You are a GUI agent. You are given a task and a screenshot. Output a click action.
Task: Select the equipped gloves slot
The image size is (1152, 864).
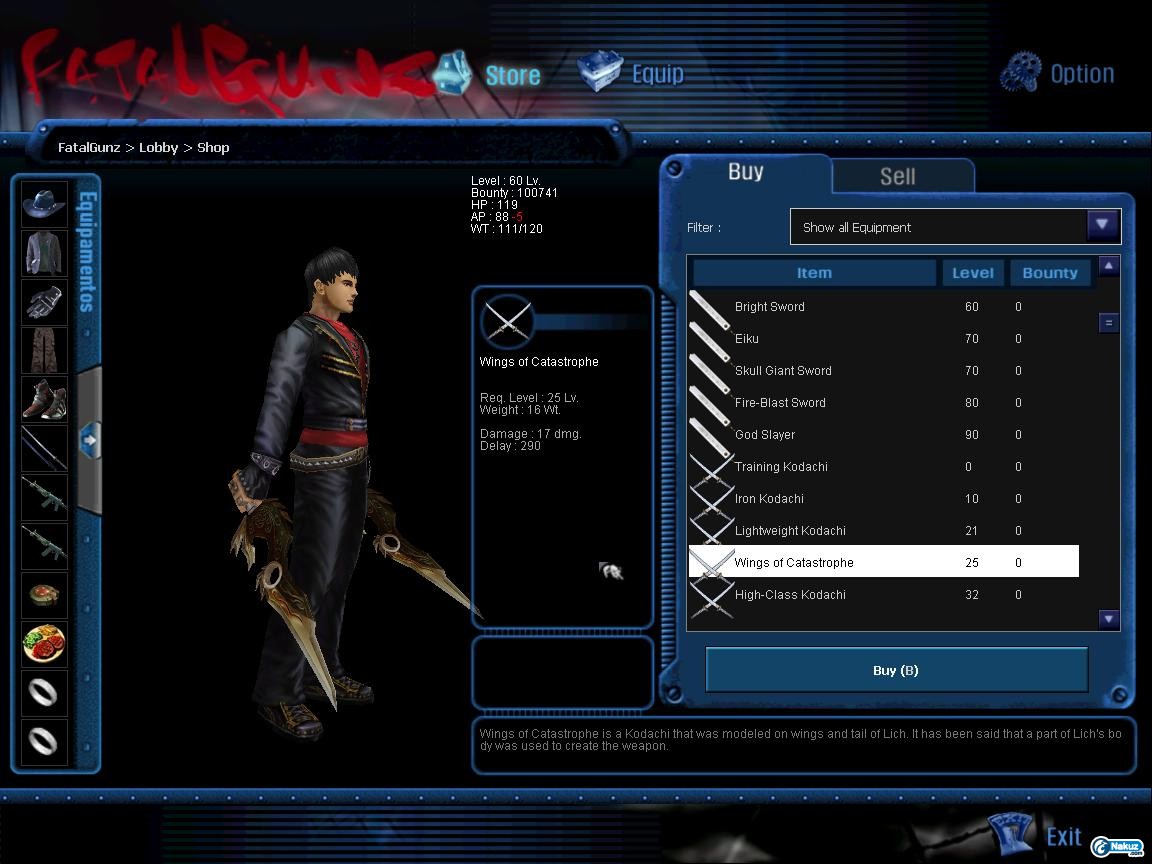tap(45, 301)
